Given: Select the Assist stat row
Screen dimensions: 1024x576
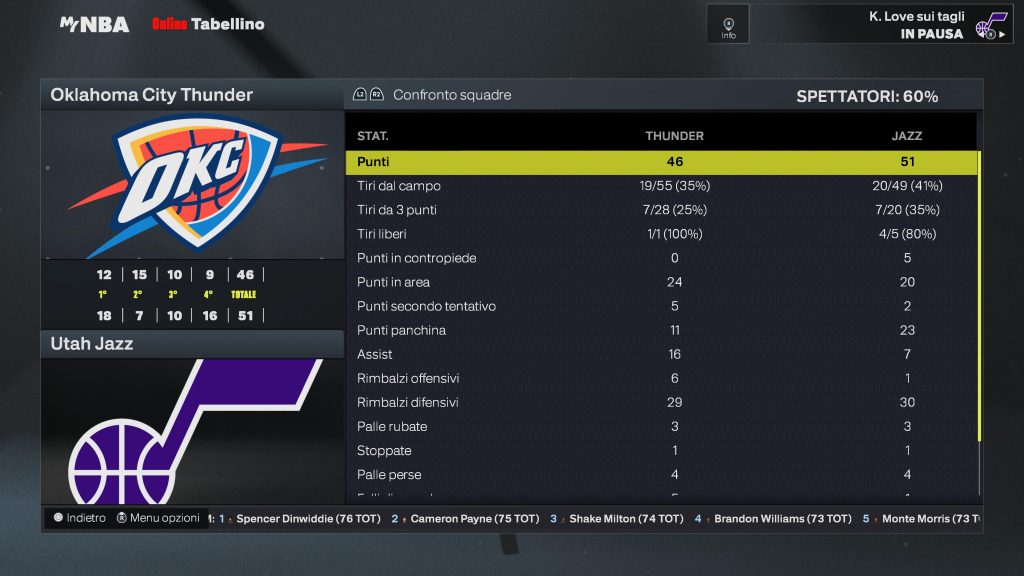Looking at the screenshot, I should click(x=661, y=354).
